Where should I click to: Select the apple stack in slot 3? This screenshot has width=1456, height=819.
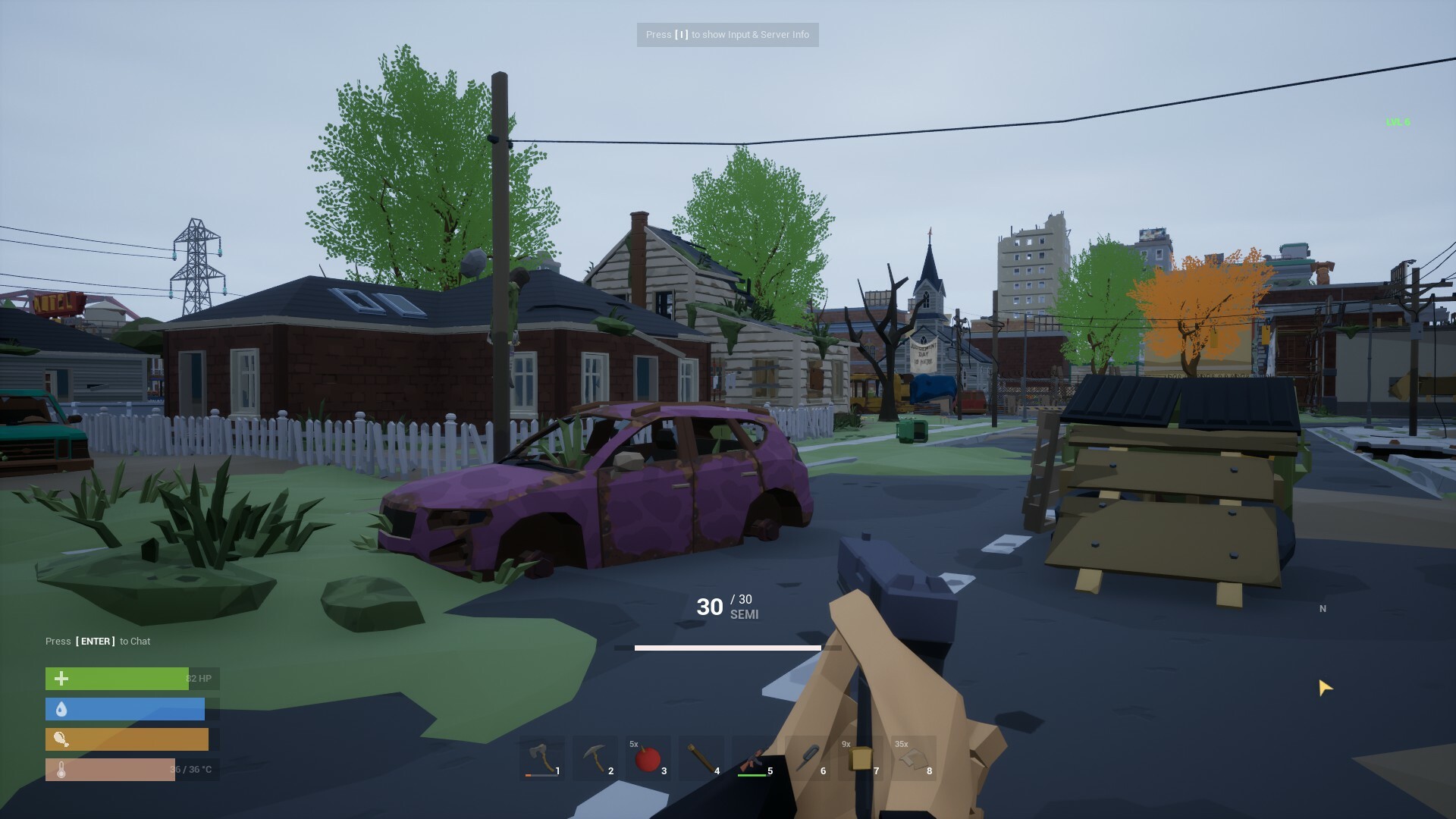pos(648,758)
